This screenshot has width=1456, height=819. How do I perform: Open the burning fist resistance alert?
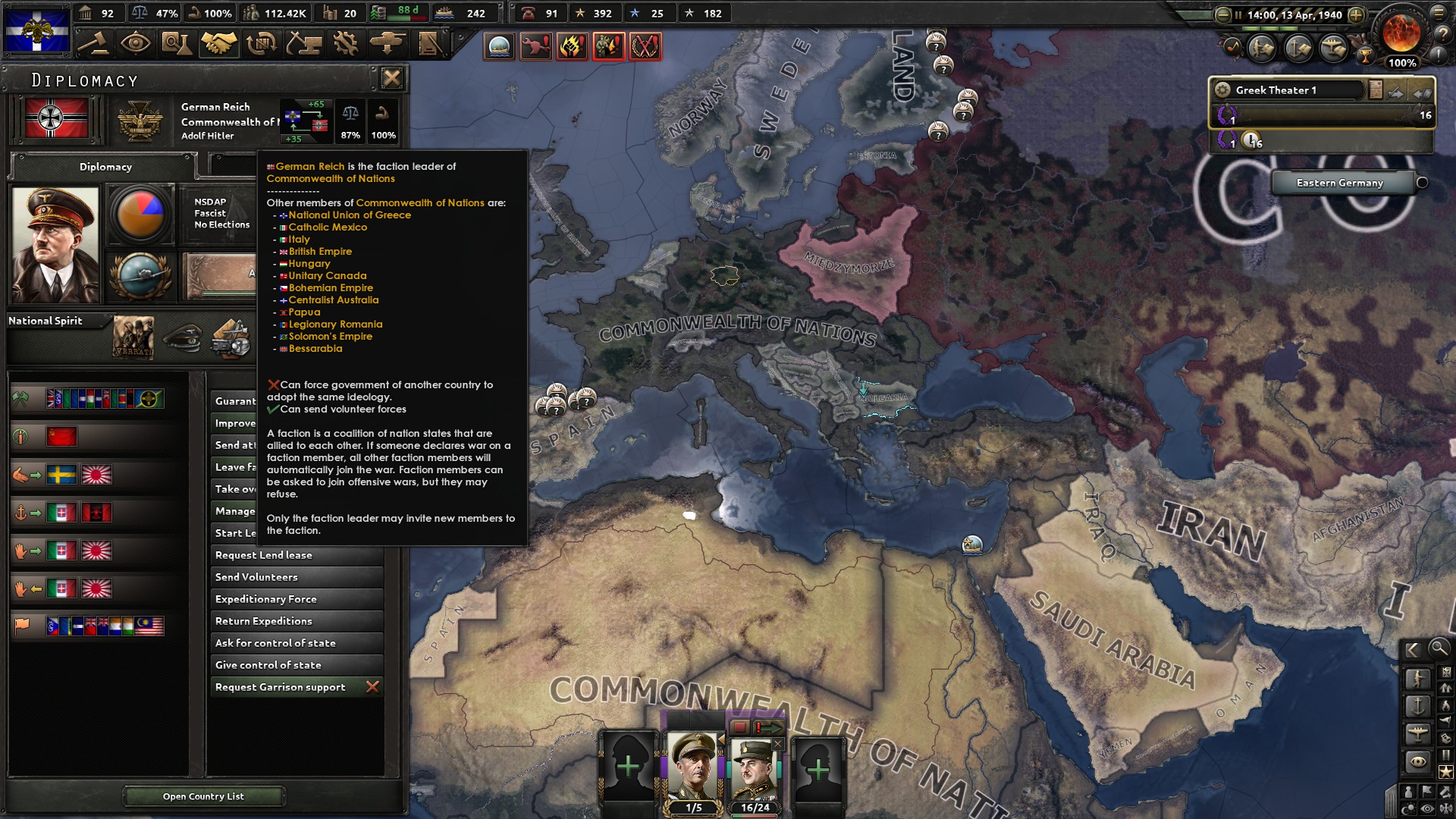tap(570, 47)
